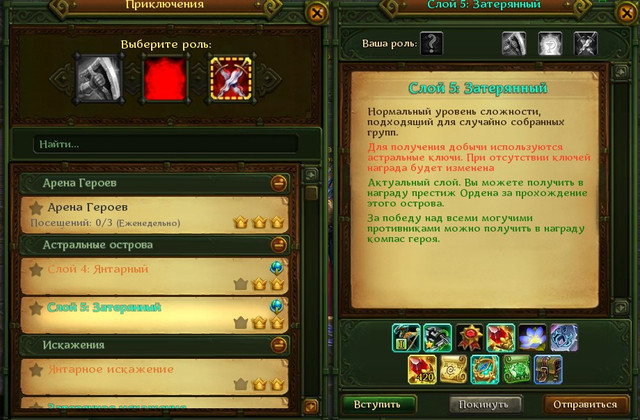Viewport: 640px width, 420px height.
Task: Select the red middle role icon
Action: point(165,75)
